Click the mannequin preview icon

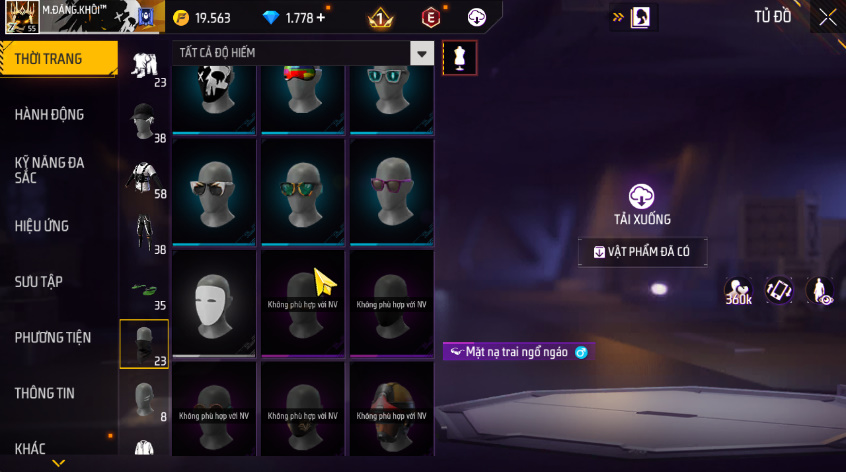pos(459,57)
